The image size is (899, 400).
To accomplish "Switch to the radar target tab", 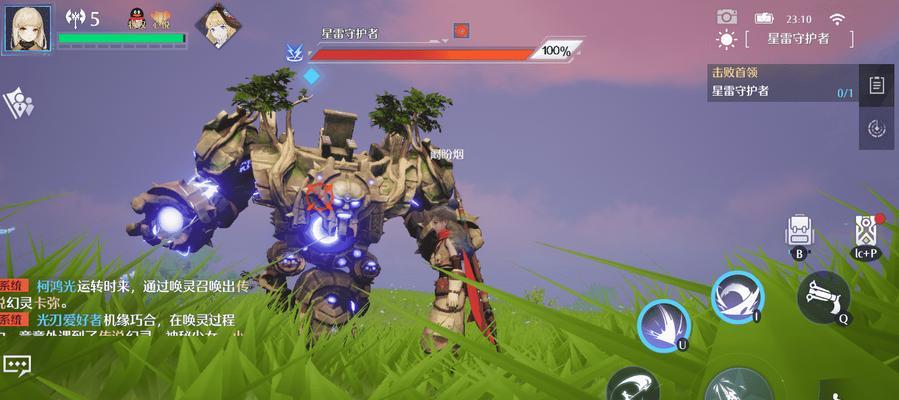I will click(877, 128).
